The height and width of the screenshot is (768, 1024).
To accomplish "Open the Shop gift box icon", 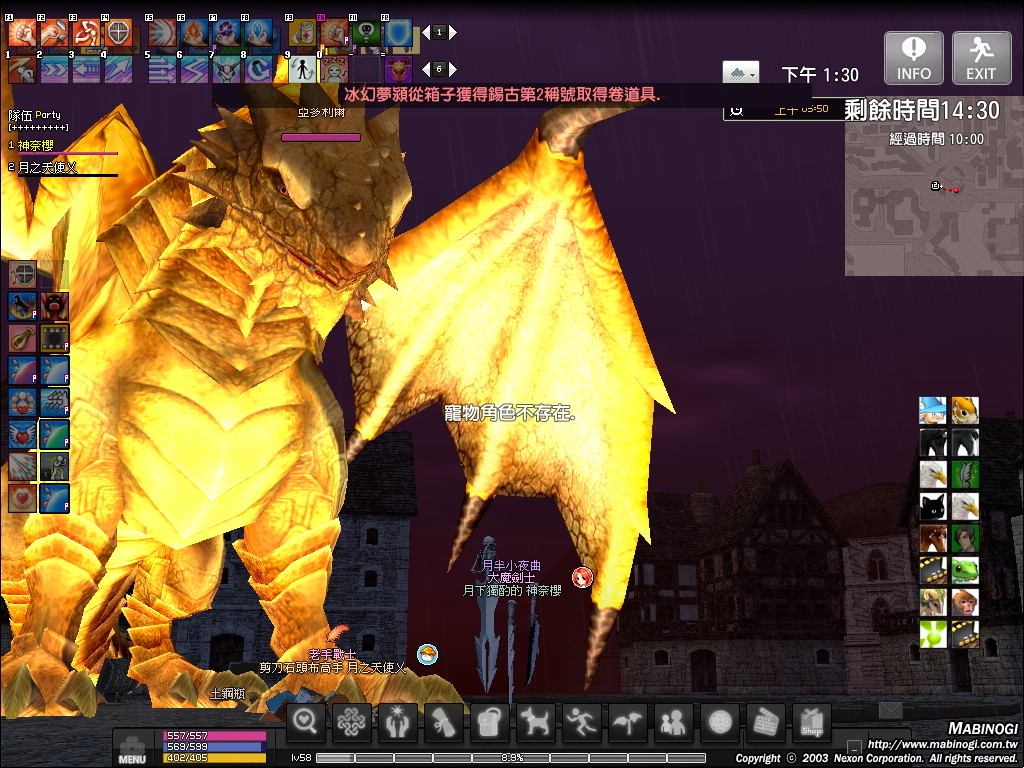I will tap(812, 722).
